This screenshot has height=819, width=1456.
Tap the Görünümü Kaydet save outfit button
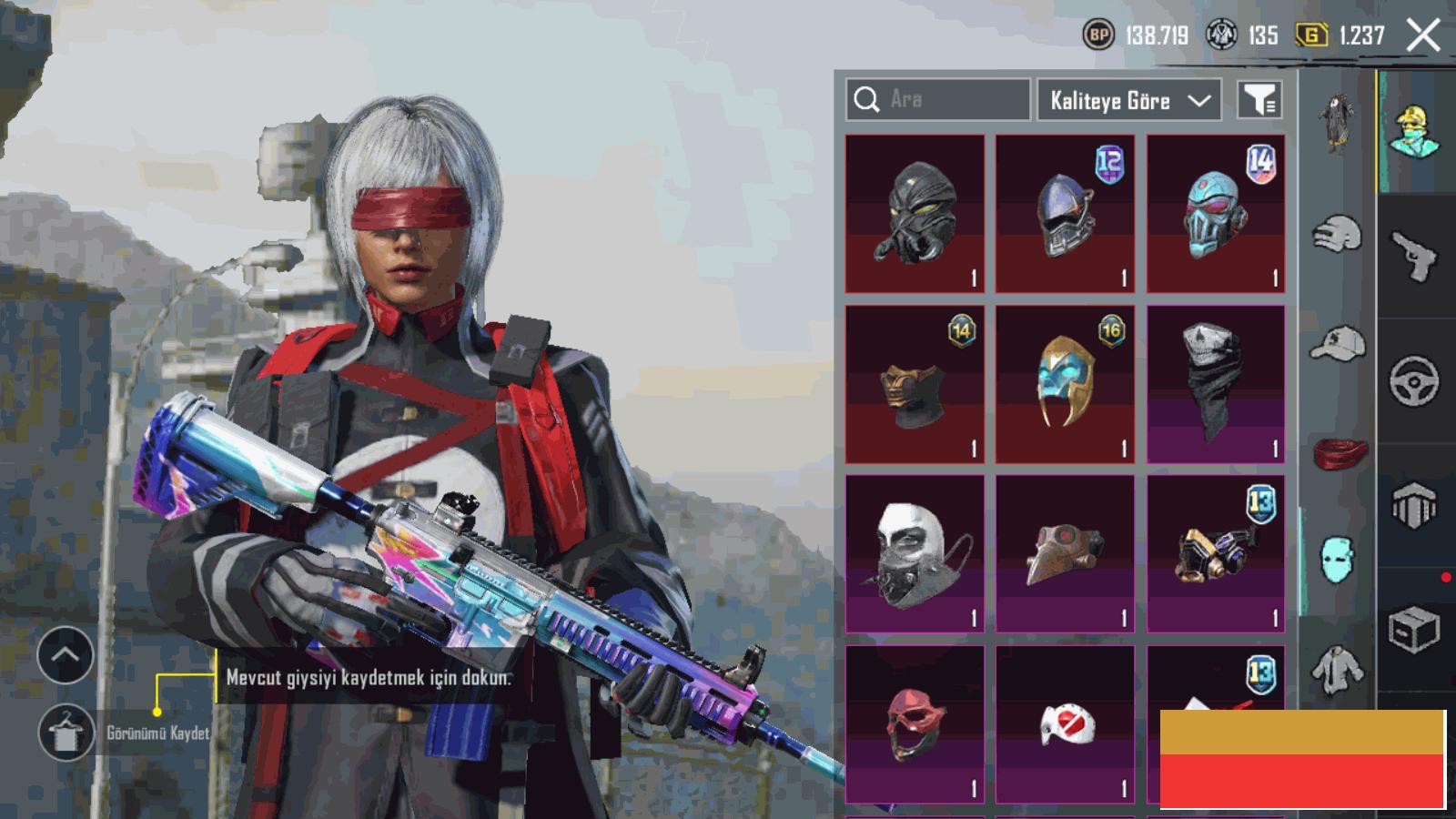[66, 733]
